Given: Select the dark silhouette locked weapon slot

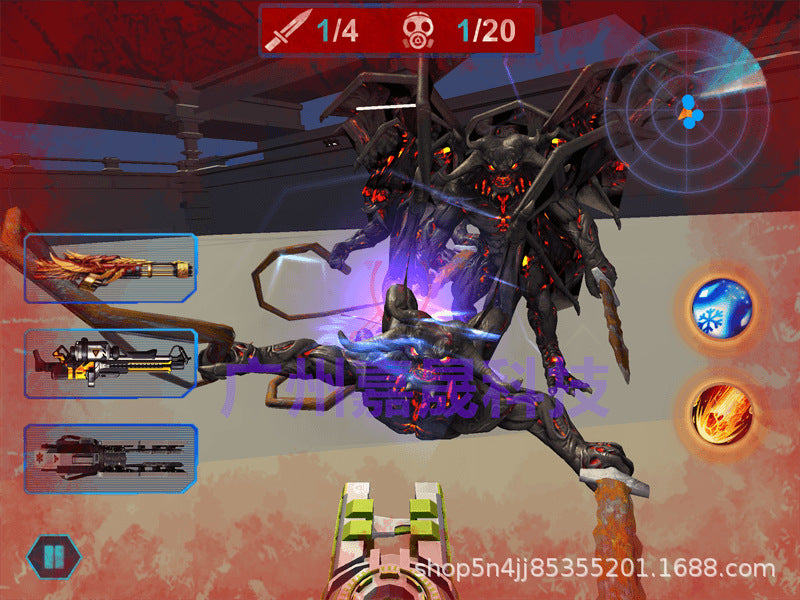Looking at the screenshot, I should coord(110,459).
